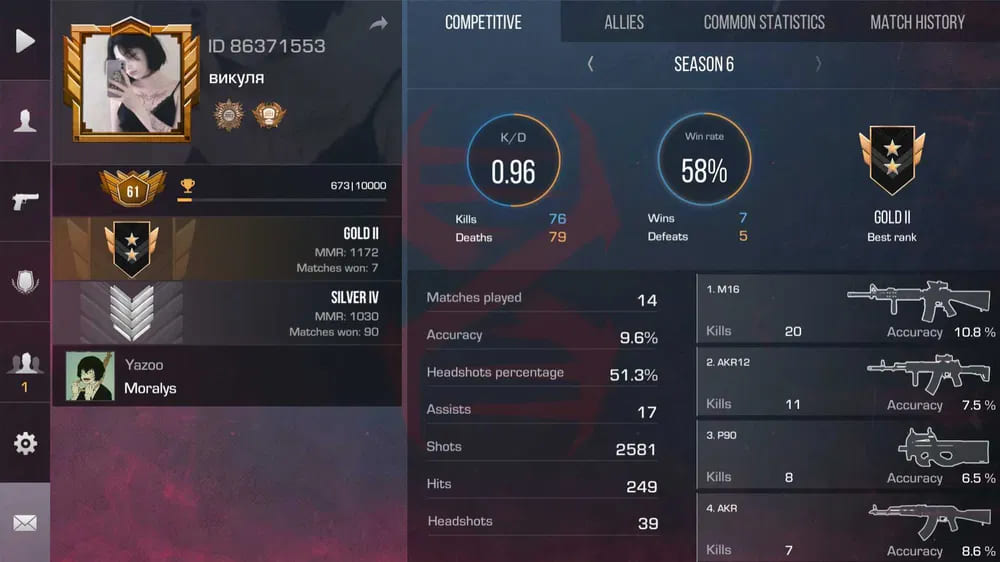1000x562 pixels.
Task: Select the Yazoo Moralys clan row
Action: (227, 376)
